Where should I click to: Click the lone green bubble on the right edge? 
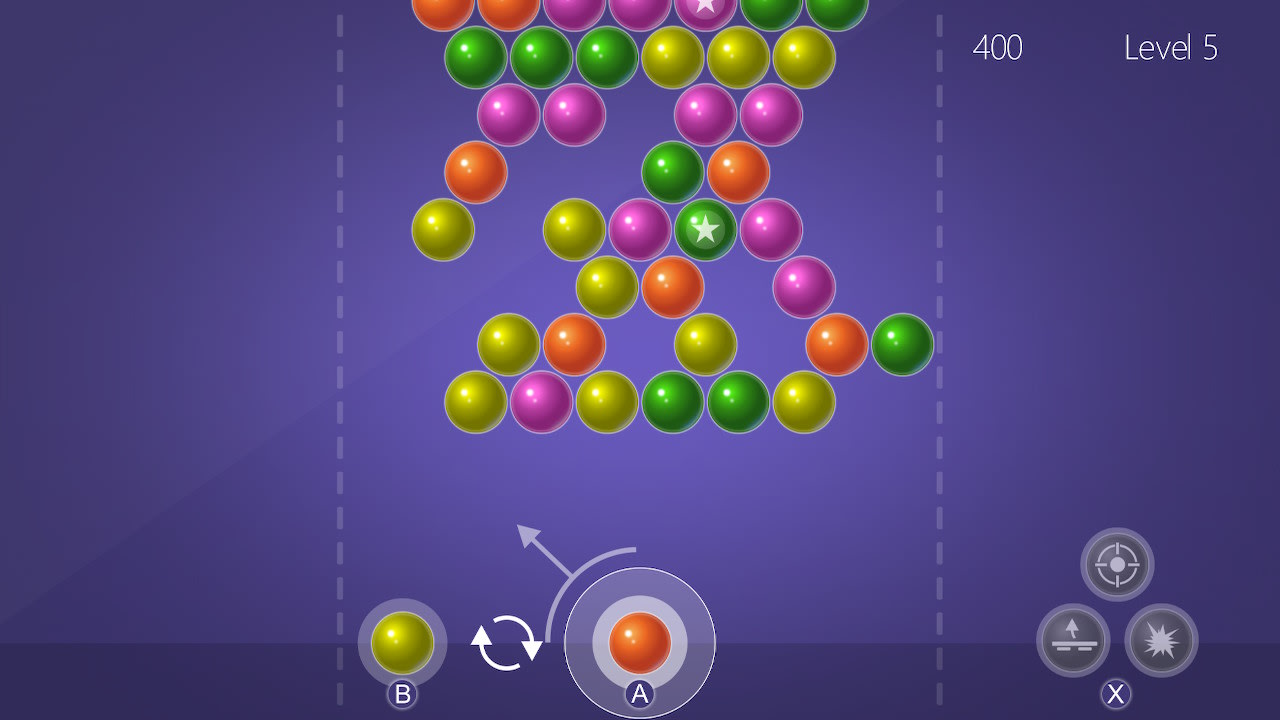coord(903,344)
